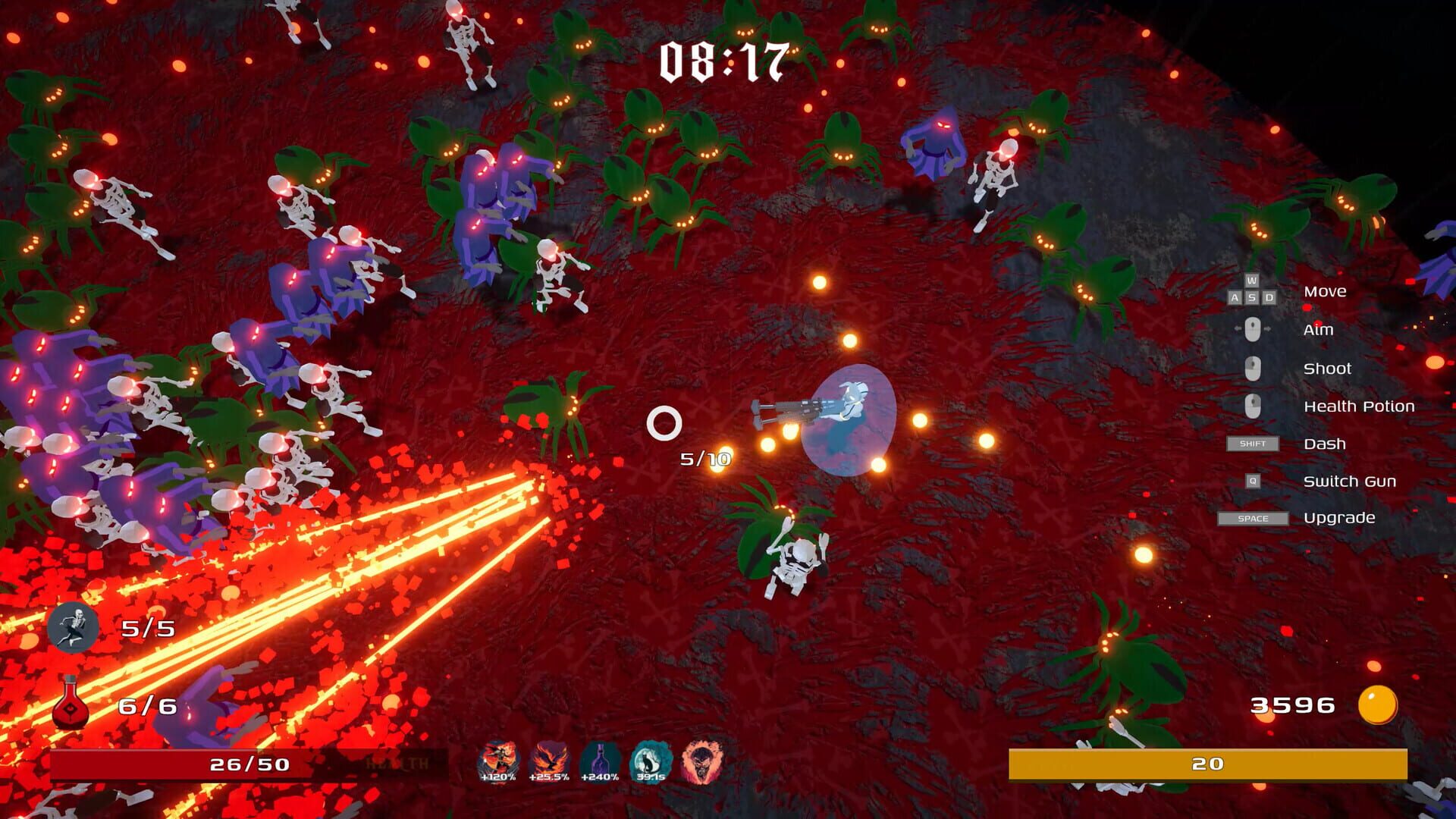Click the 5/10 ammo reload indicator

pos(704,457)
